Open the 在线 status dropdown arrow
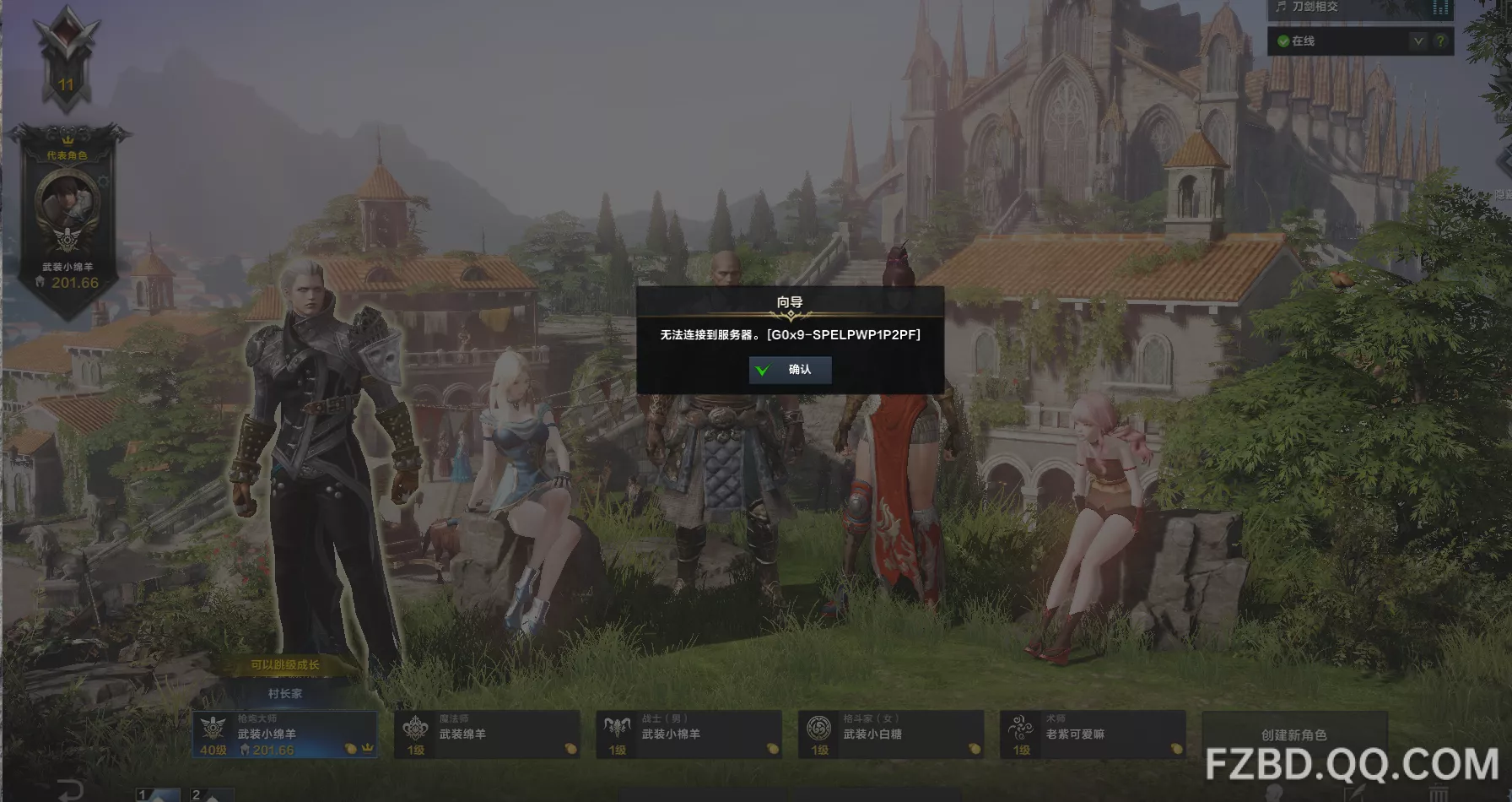This screenshot has width=1512, height=802. pyautogui.click(x=1418, y=41)
